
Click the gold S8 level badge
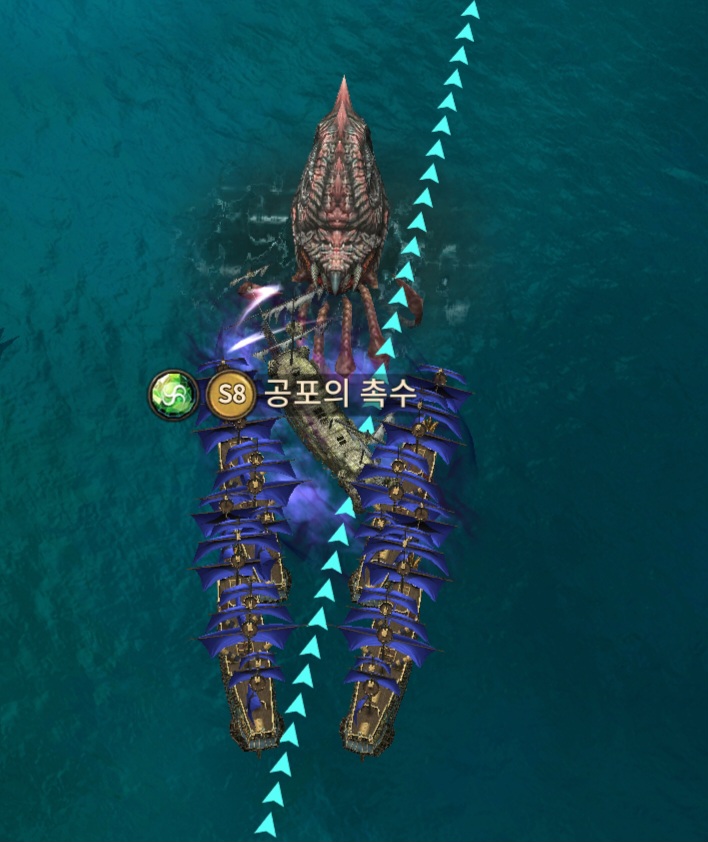(x=231, y=394)
